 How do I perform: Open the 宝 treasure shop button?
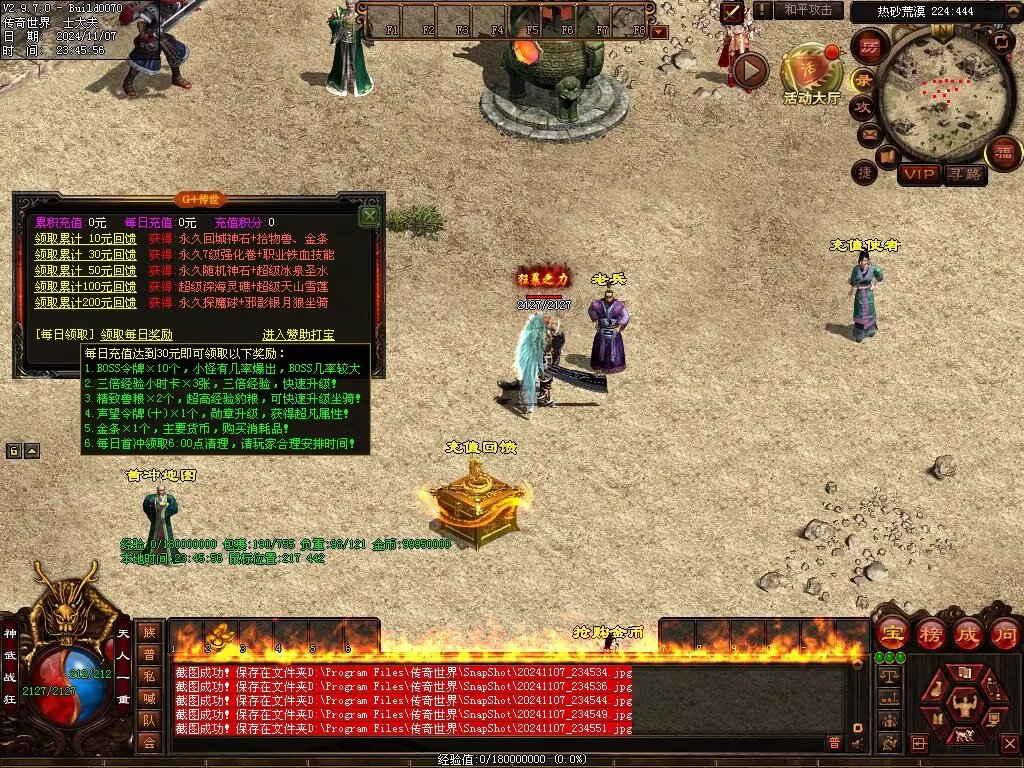pos(891,633)
